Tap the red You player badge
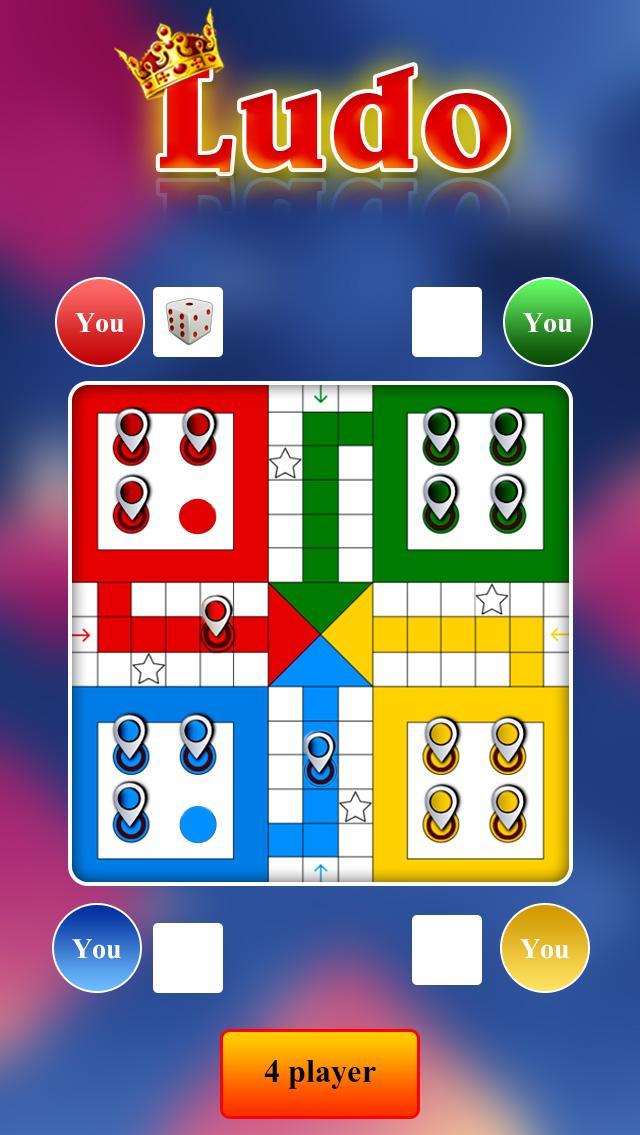 (x=100, y=322)
